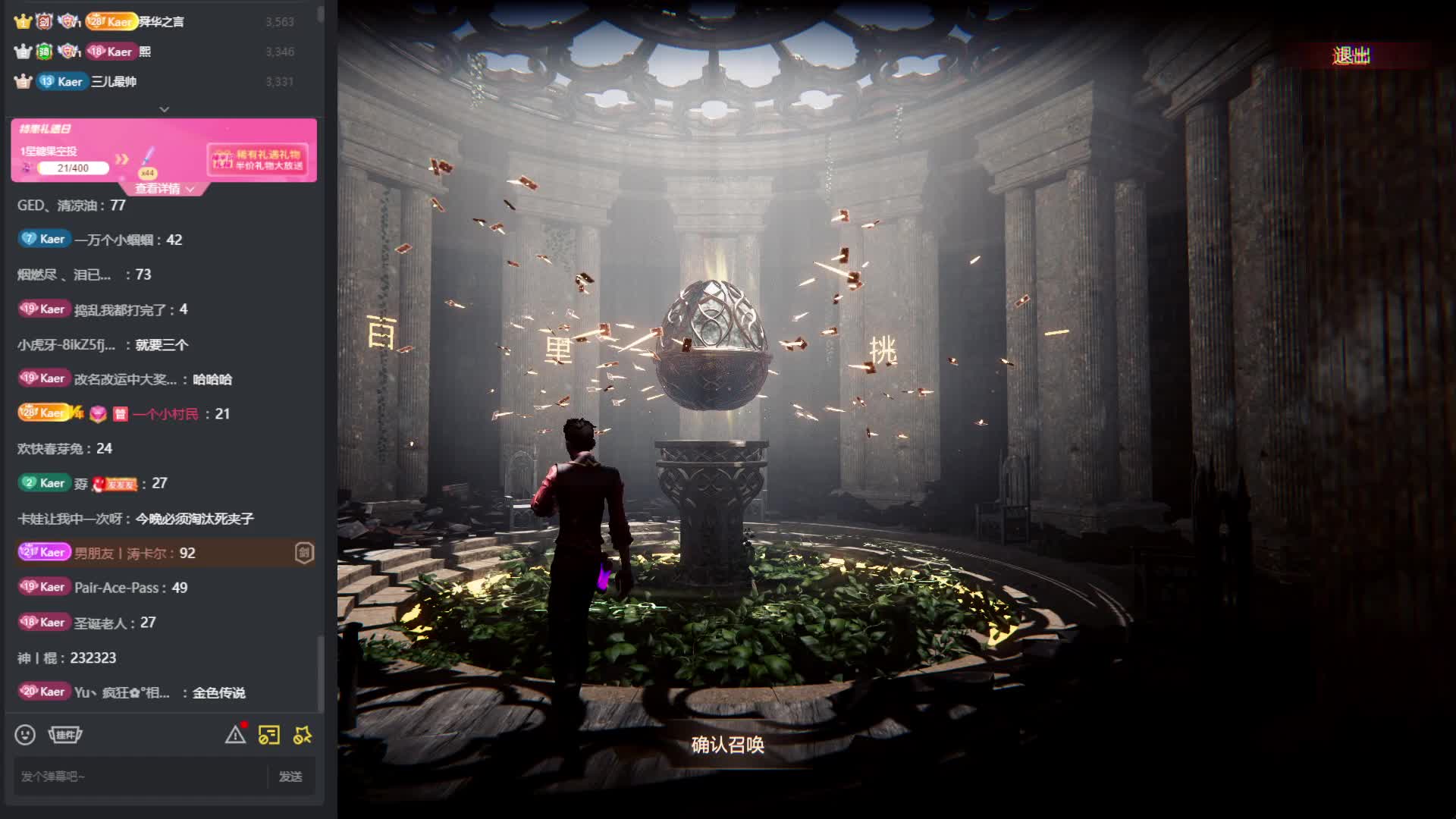Send the chat message with 发送
This screenshot has width=1456, height=819.
290,777
